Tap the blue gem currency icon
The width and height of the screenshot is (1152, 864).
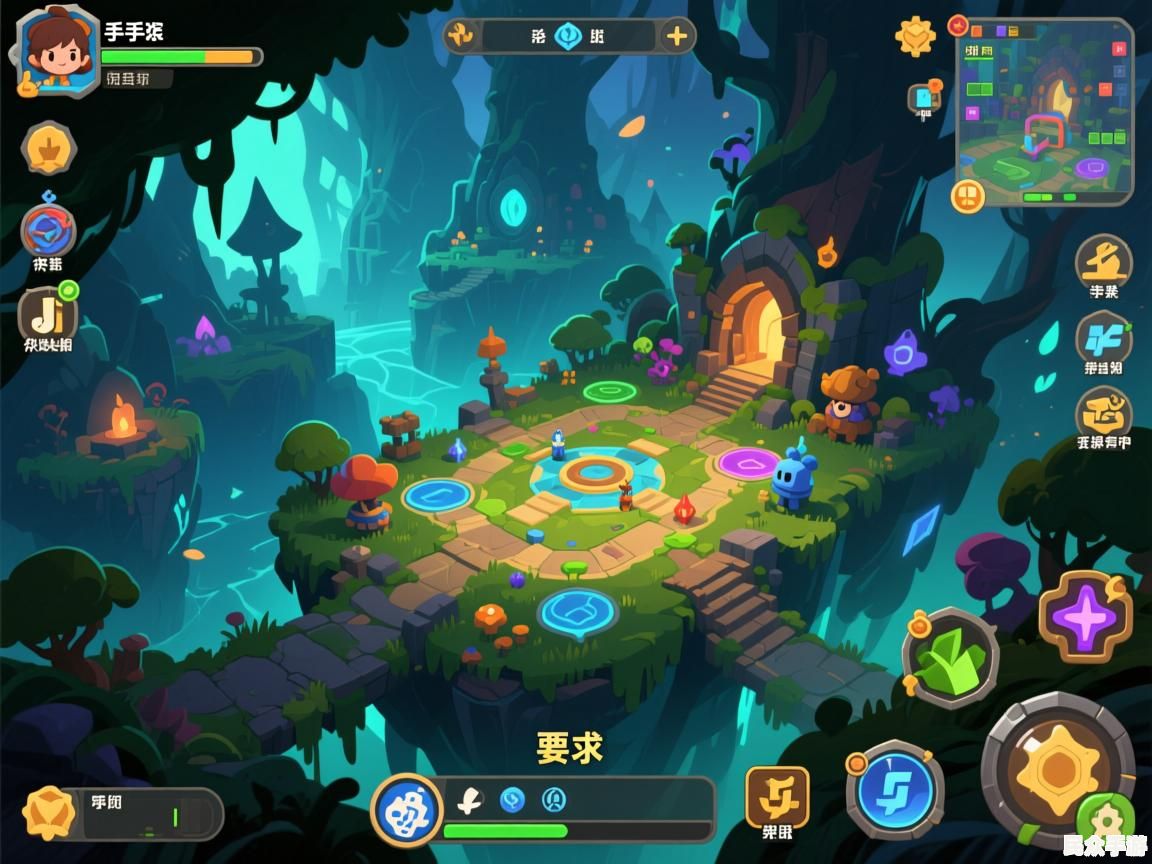coord(568,37)
